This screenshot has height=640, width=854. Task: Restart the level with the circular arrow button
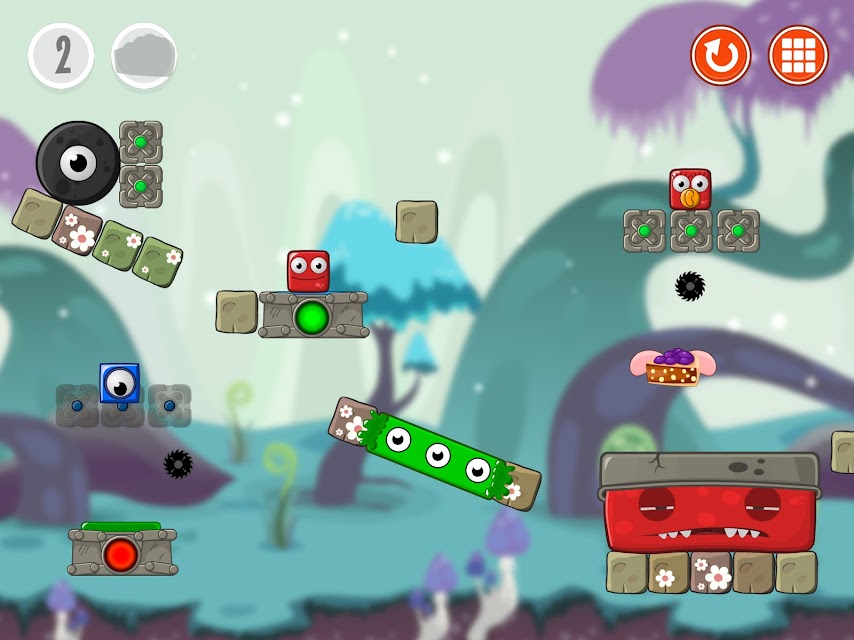point(720,56)
